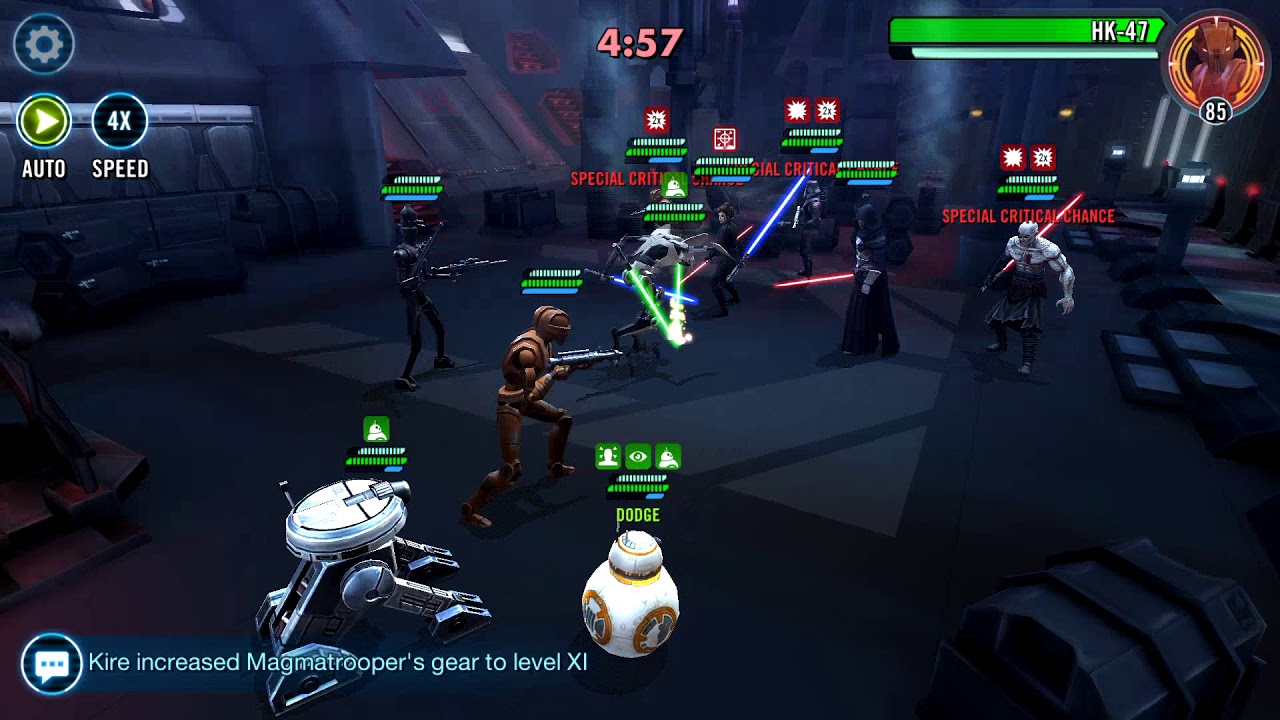Screen dimensions: 1280x720
Task: Open the guild chat bubble icon
Action: click(51, 664)
